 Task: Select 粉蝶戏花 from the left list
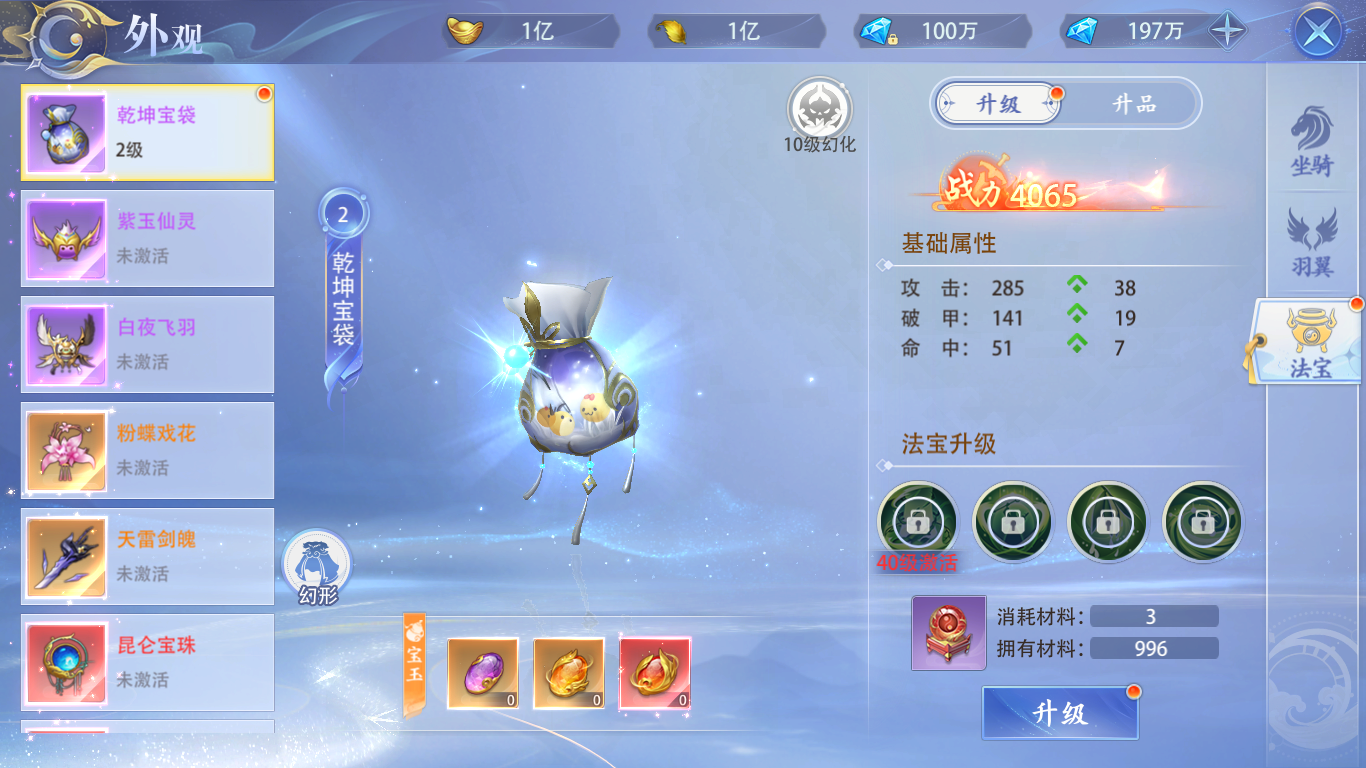tap(146, 450)
